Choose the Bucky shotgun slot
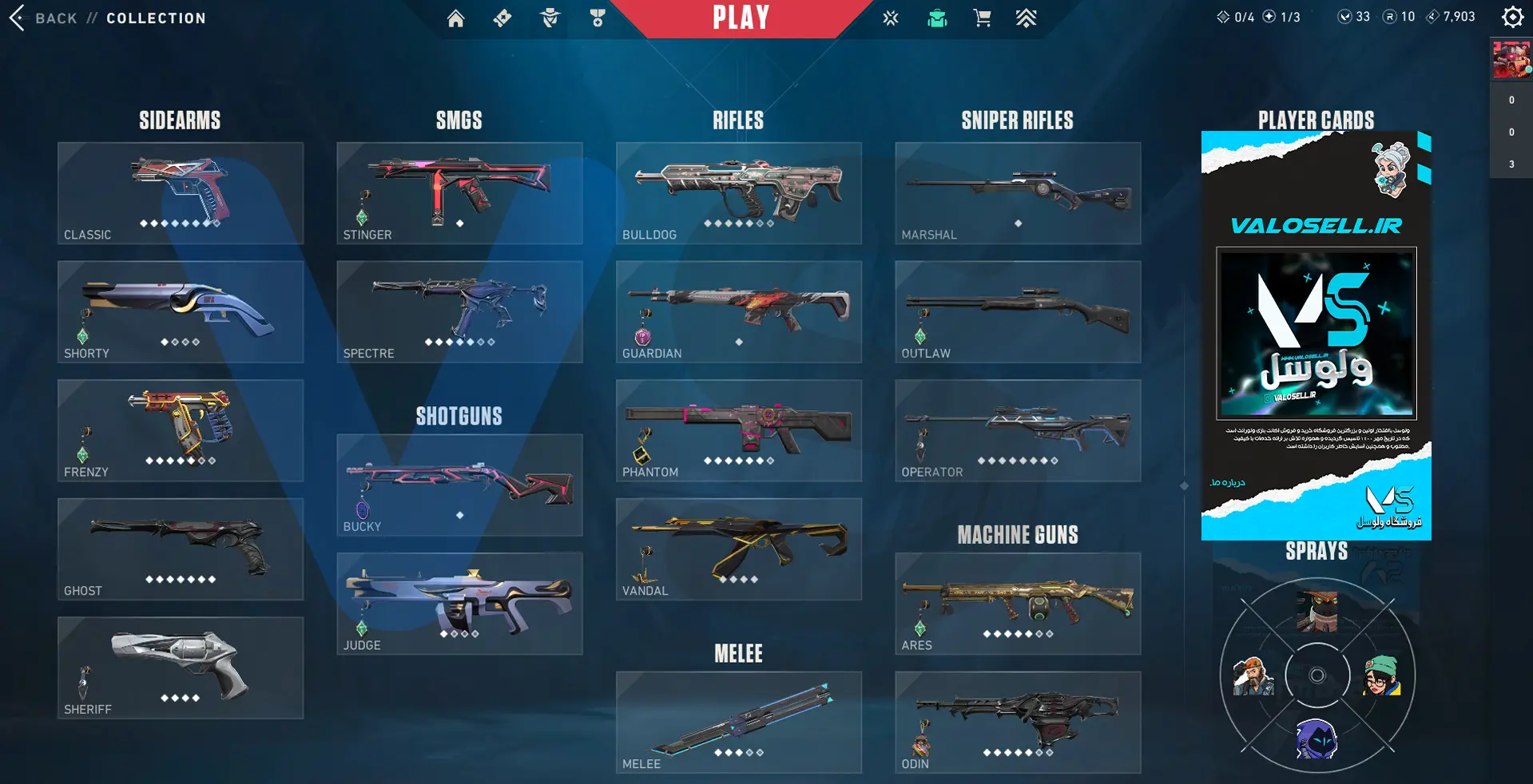Screen dimensions: 1533x784 pyautogui.click(x=459, y=485)
